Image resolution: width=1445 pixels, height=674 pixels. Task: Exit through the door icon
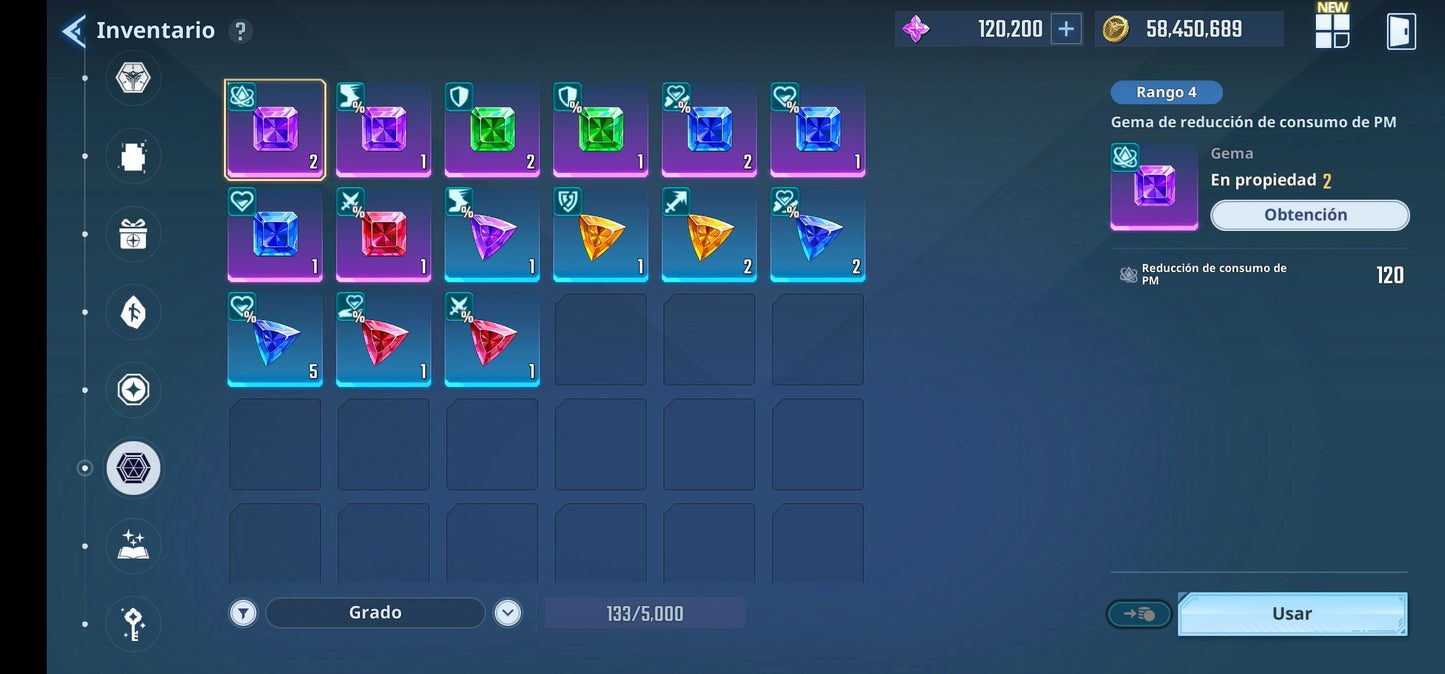point(1401,31)
